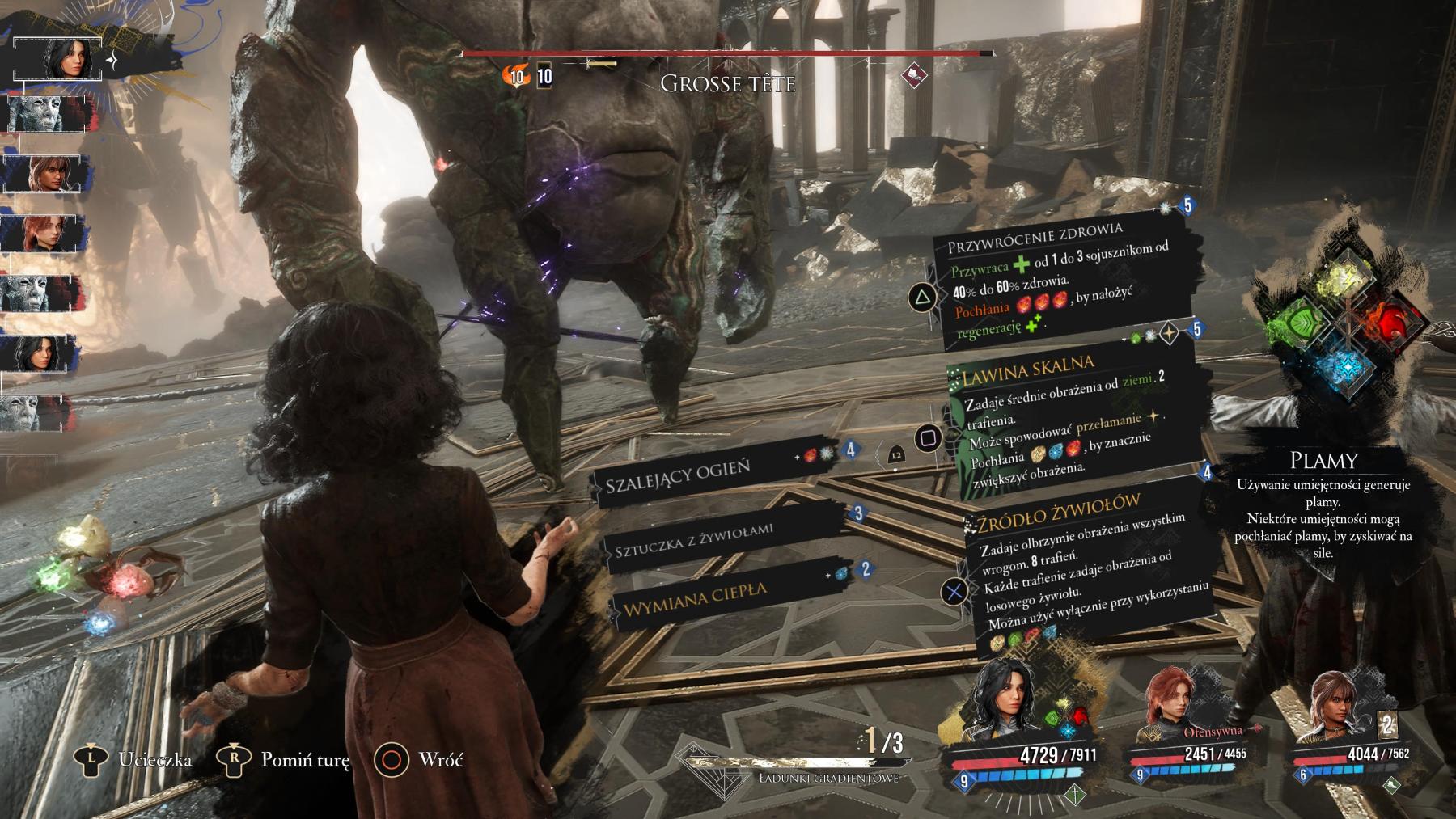Click the Grosse Tête enemy name bar
Screen dimensions: 1456x819
(727, 82)
